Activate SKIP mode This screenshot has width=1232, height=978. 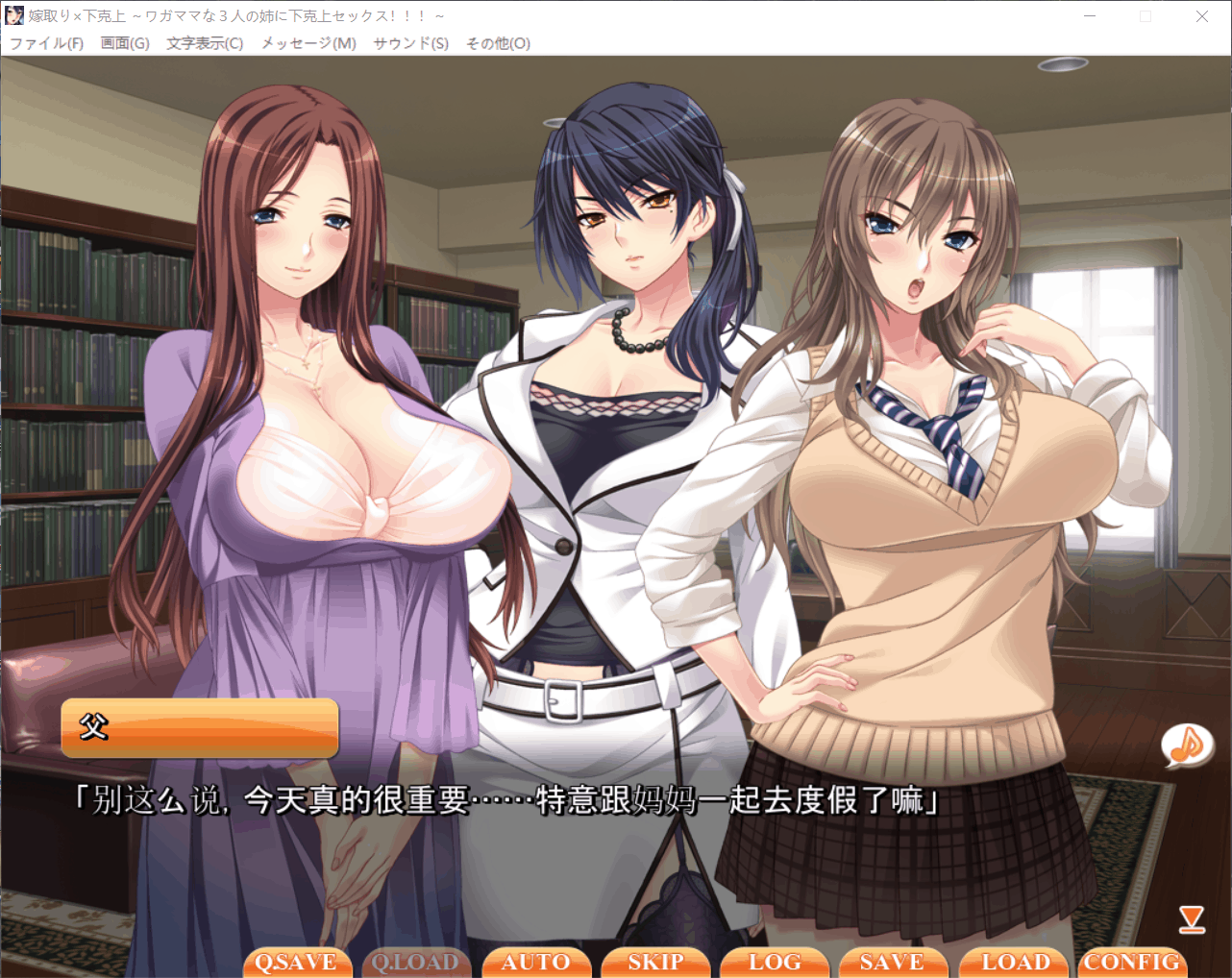pyautogui.click(x=655, y=962)
